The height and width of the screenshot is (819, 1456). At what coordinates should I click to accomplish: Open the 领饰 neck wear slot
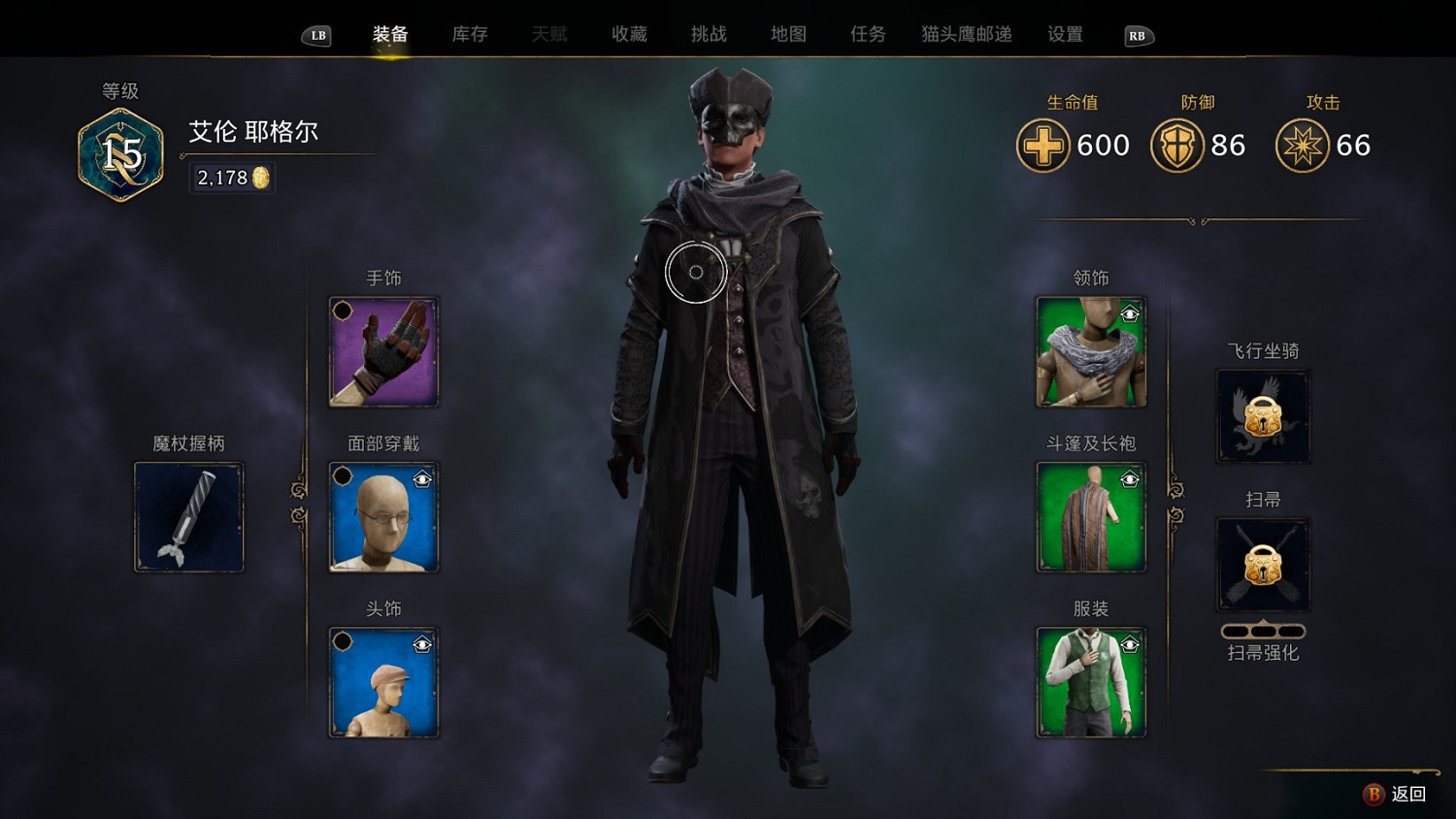pos(1091,352)
